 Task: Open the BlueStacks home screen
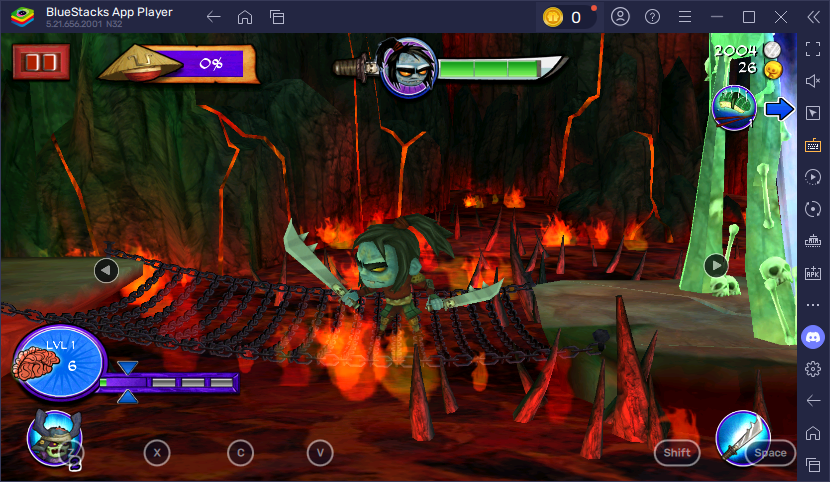tap(244, 17)
